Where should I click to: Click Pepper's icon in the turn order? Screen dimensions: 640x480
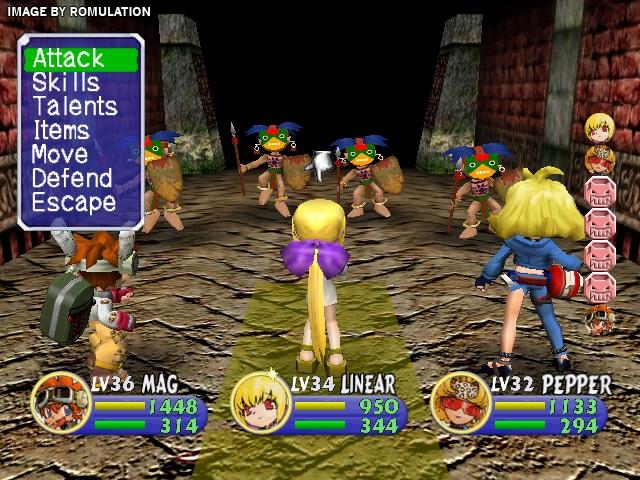tap(600, 158)
